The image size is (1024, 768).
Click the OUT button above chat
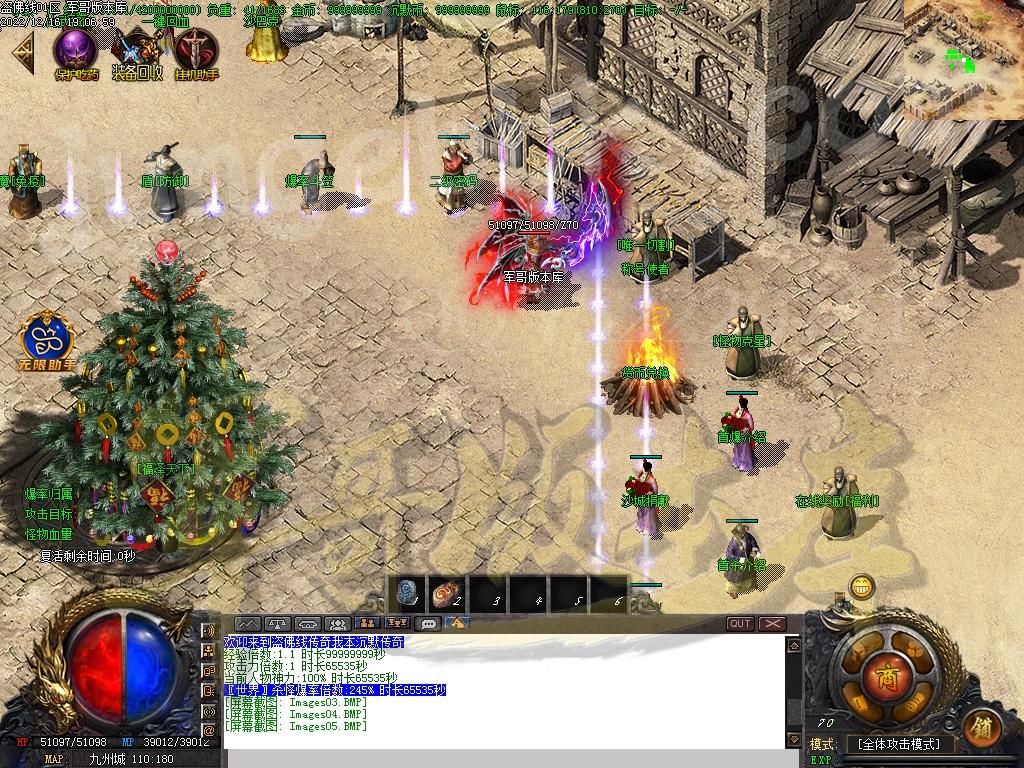pos(740,624)
